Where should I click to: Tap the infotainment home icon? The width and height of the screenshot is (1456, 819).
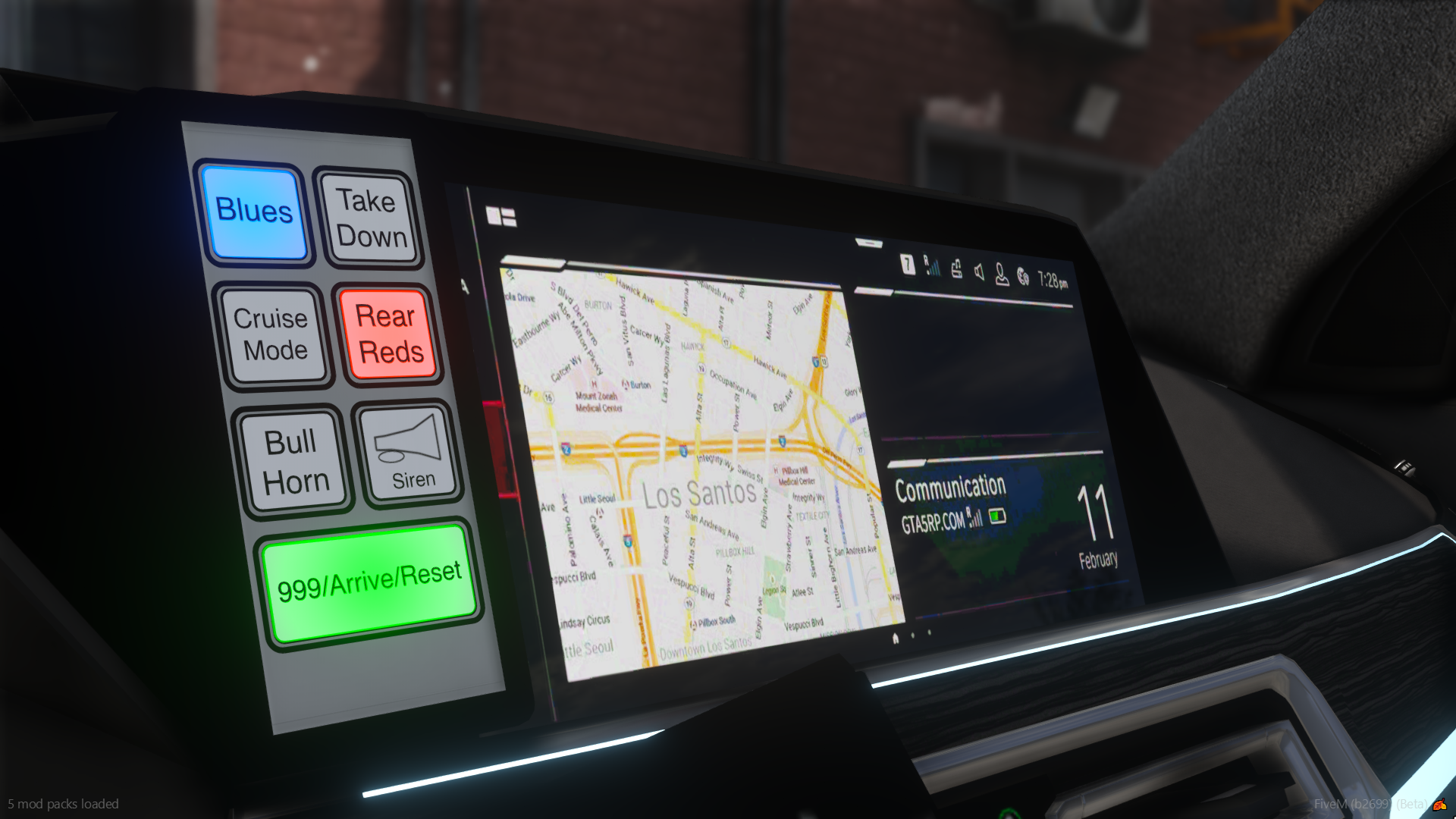point(896,639)
